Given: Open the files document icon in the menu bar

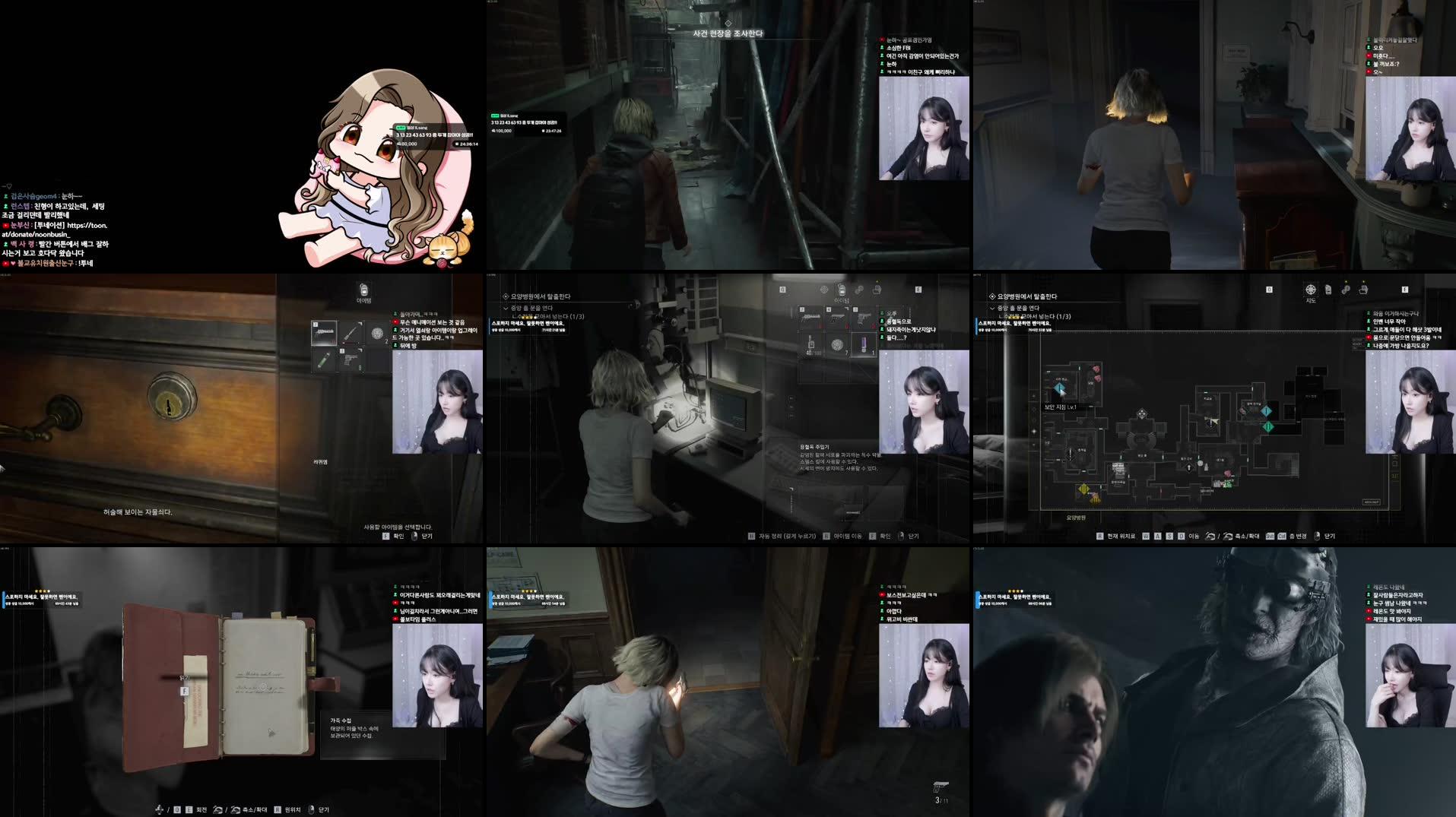Looking at the screenshot, I should click(1328, 289).
